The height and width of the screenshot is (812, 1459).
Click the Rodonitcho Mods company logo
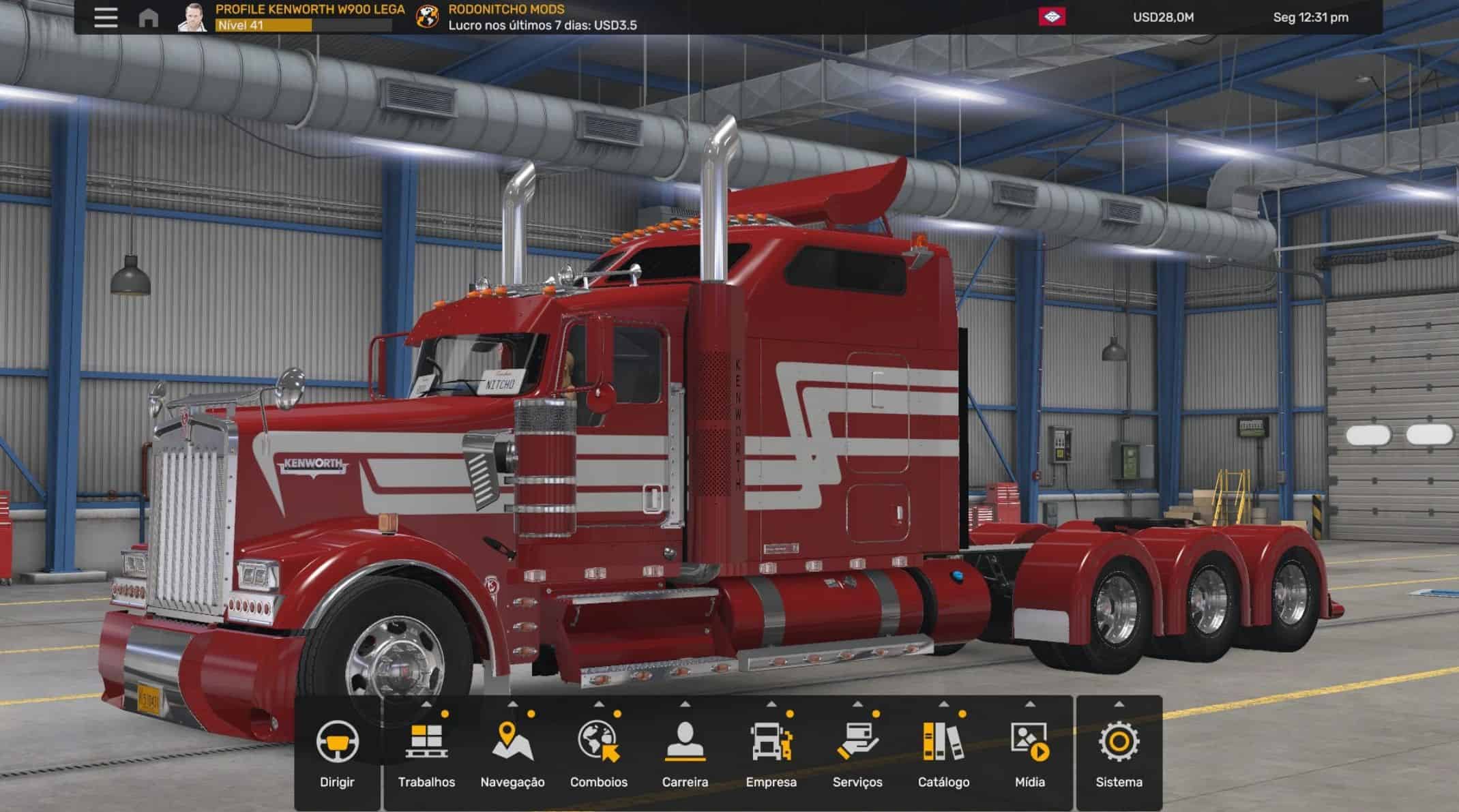[428, 18]
